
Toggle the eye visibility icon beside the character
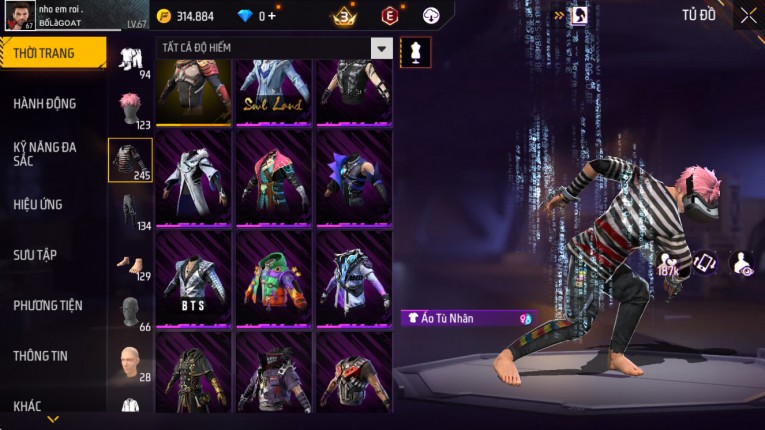pyautogui.click(x=742, y=264)
